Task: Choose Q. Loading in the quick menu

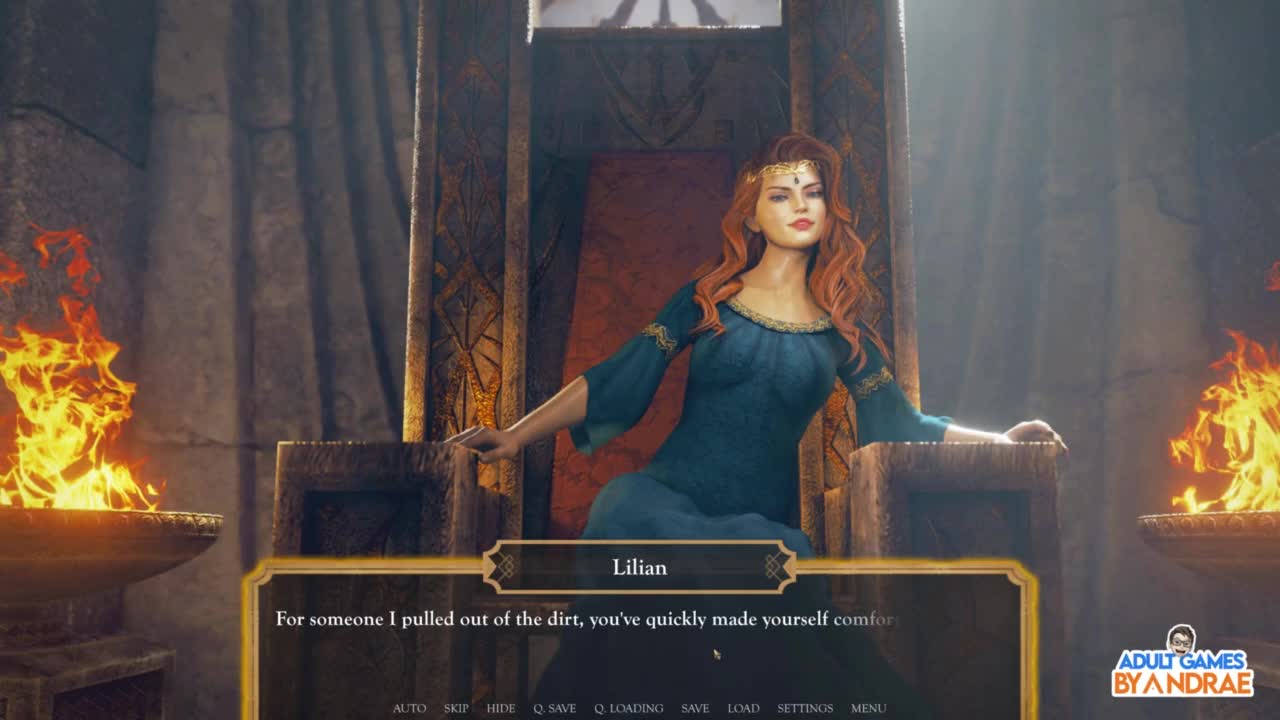Action: point(628,708)
